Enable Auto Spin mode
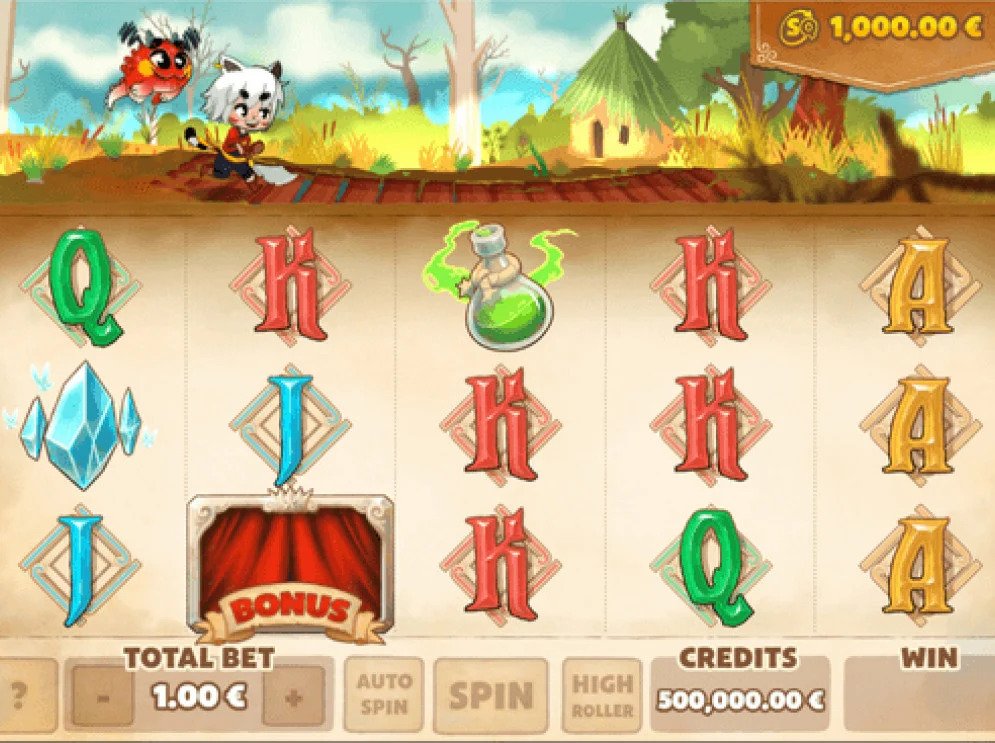The image size is (995, 743). pyautogui.click(x=384, y=694)
